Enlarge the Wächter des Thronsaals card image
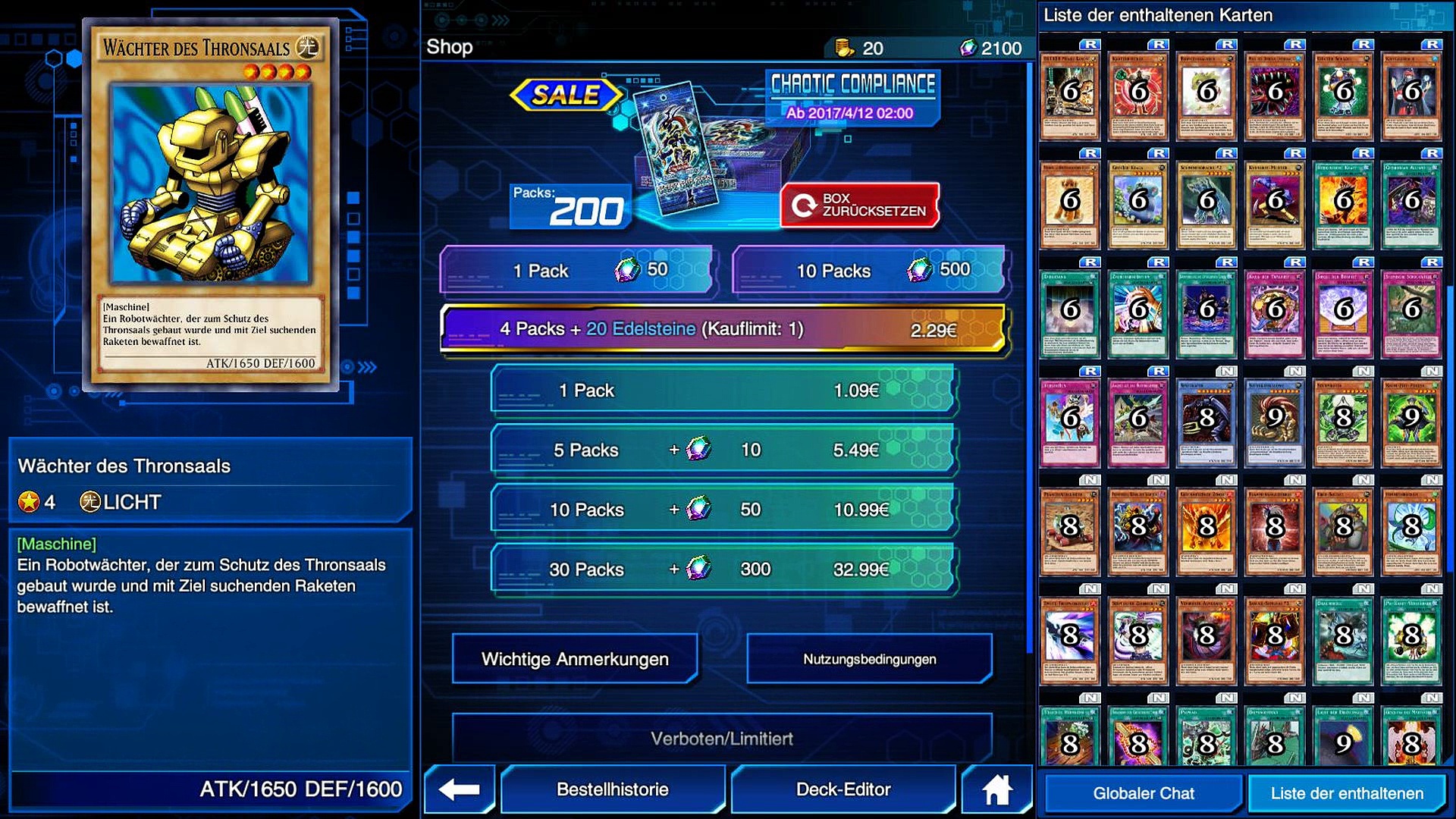This screenshot has height=819, width=1456. pos(210,203)
